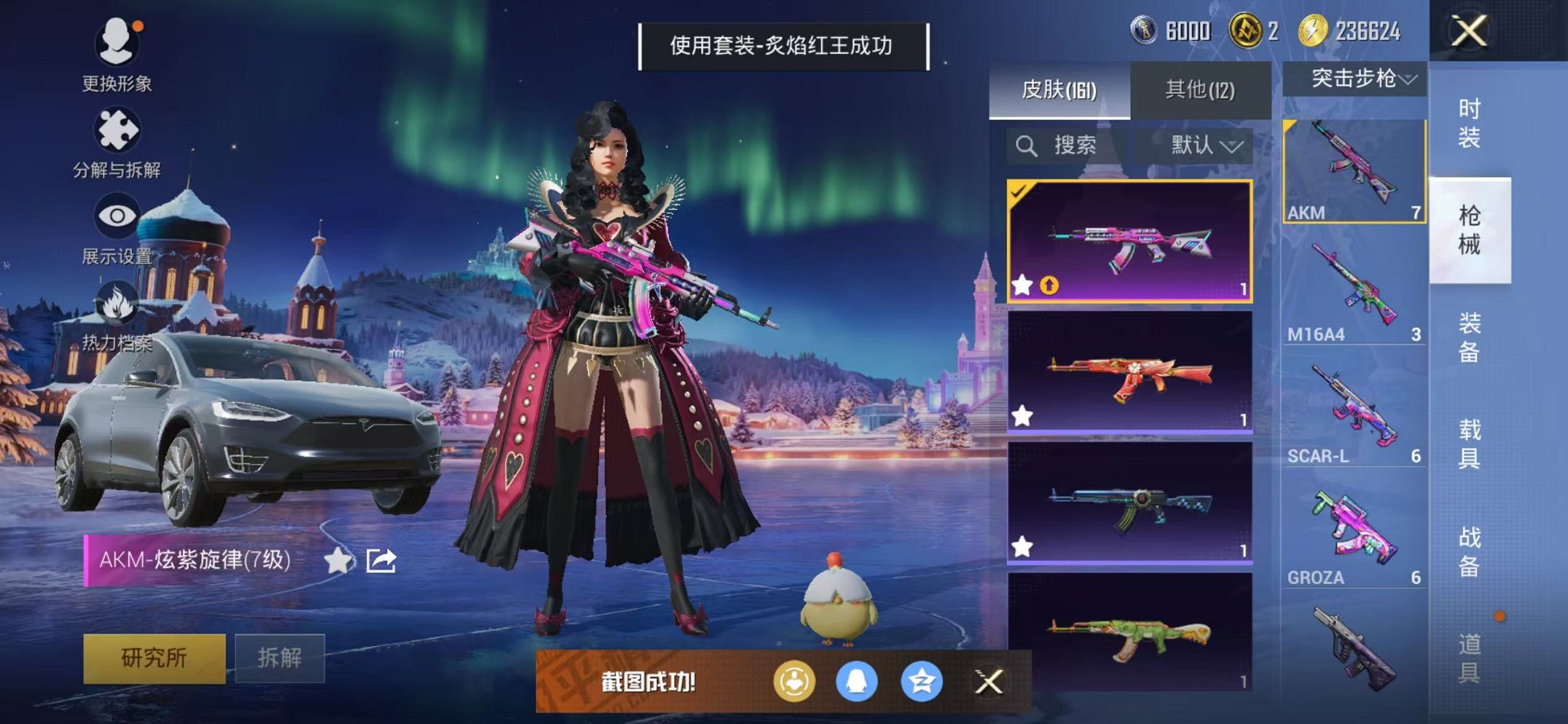Open the 更换形象 character change panel

click(119, 44)
